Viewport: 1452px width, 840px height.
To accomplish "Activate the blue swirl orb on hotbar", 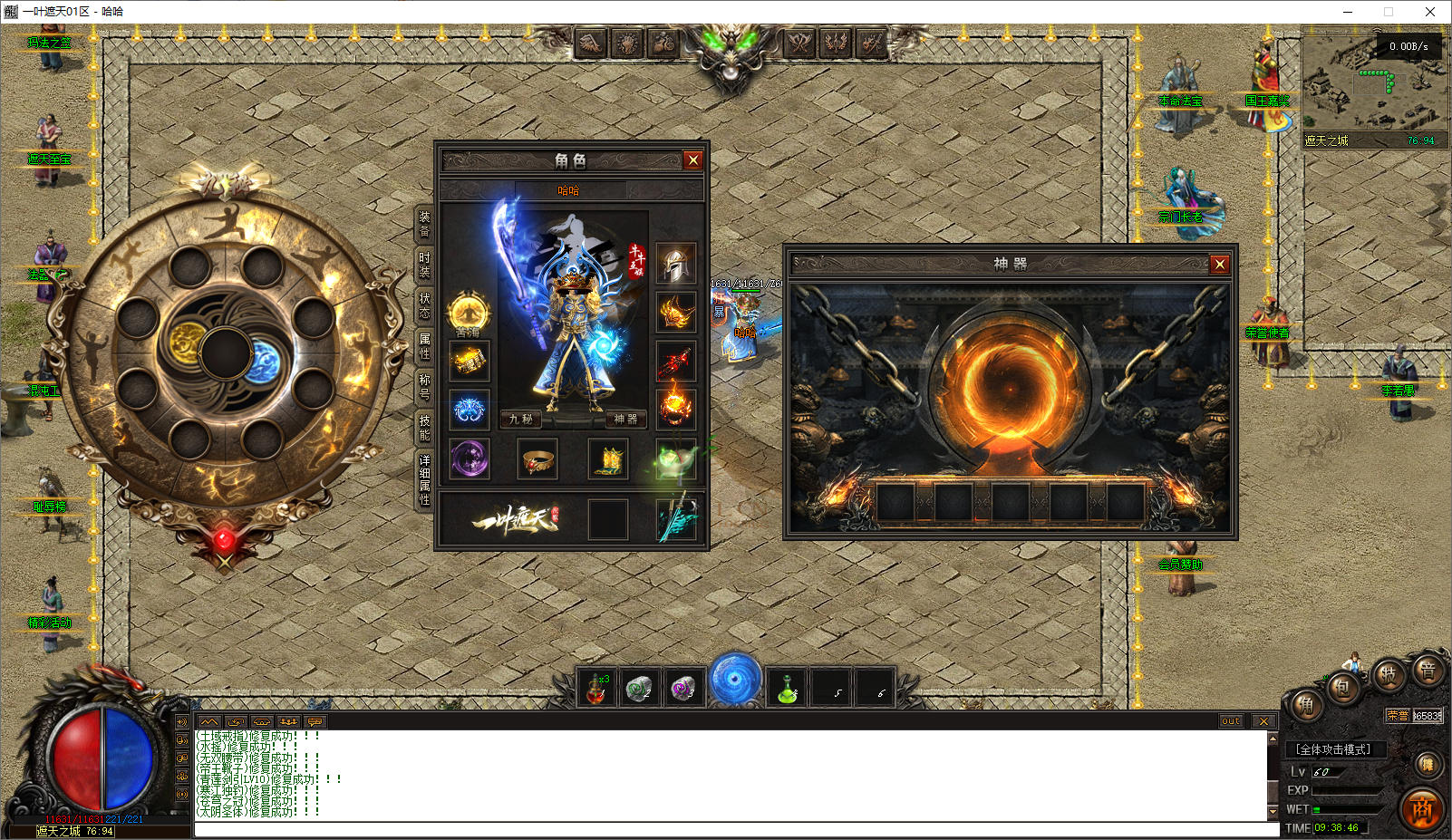I will pos(735,679).
